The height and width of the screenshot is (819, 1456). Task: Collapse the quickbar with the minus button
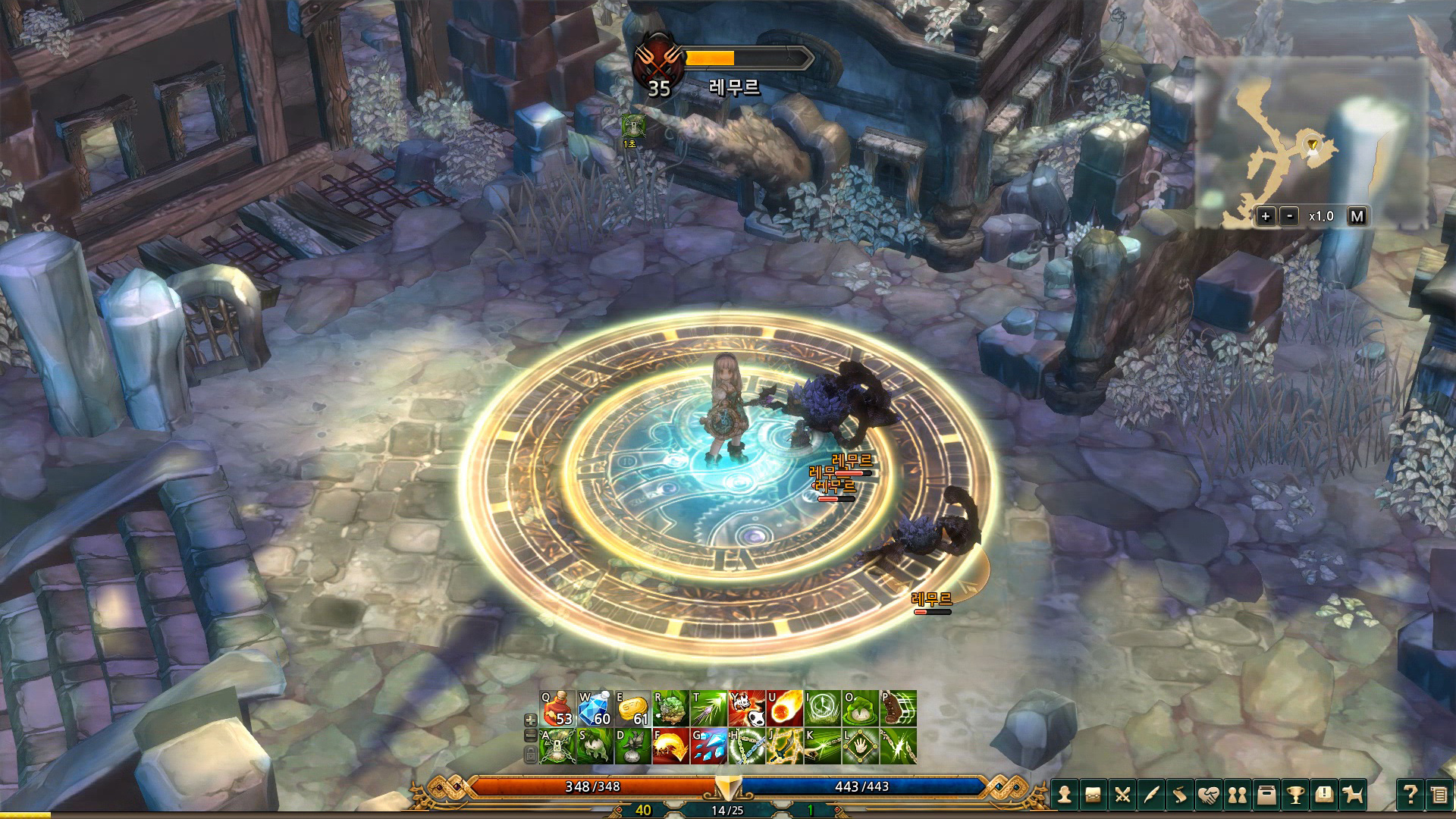[x=530, y=736]
